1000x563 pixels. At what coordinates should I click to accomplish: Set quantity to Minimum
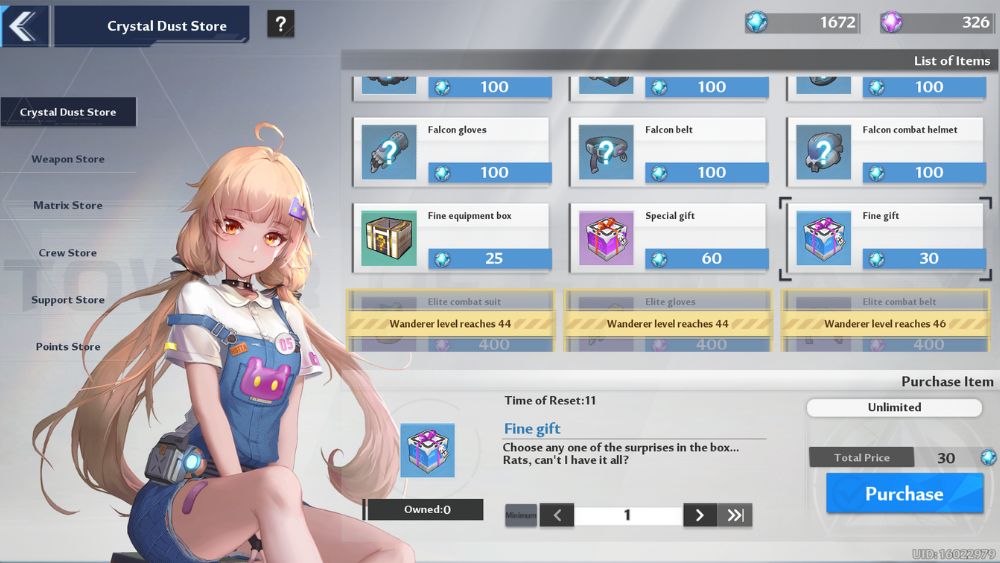coord(521,515)
